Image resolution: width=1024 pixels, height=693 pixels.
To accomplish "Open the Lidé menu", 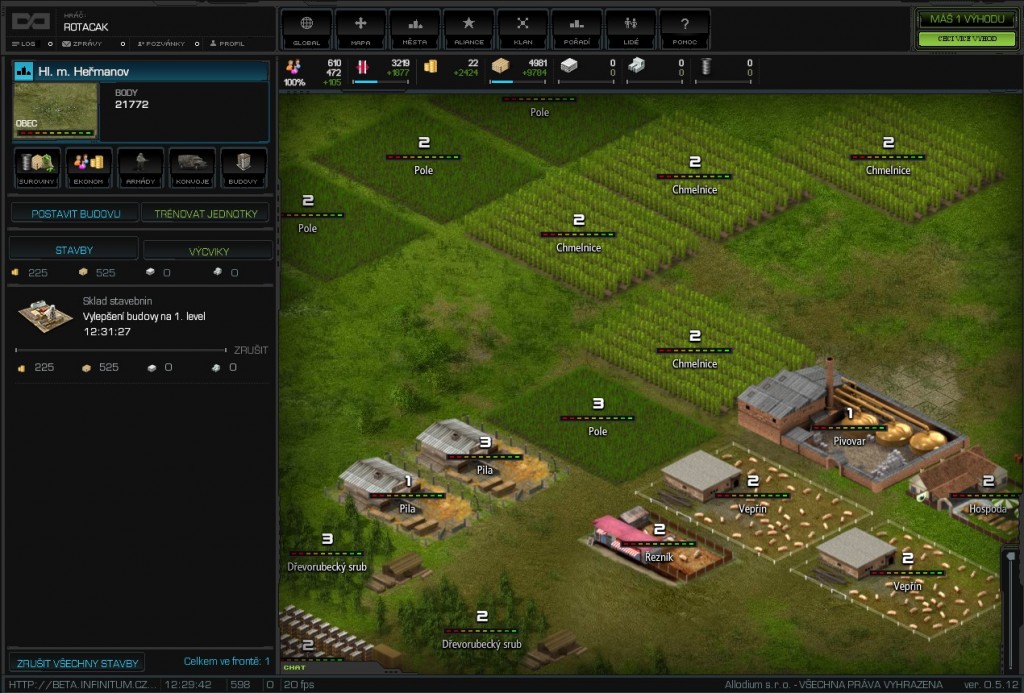I will click(631, 29).
